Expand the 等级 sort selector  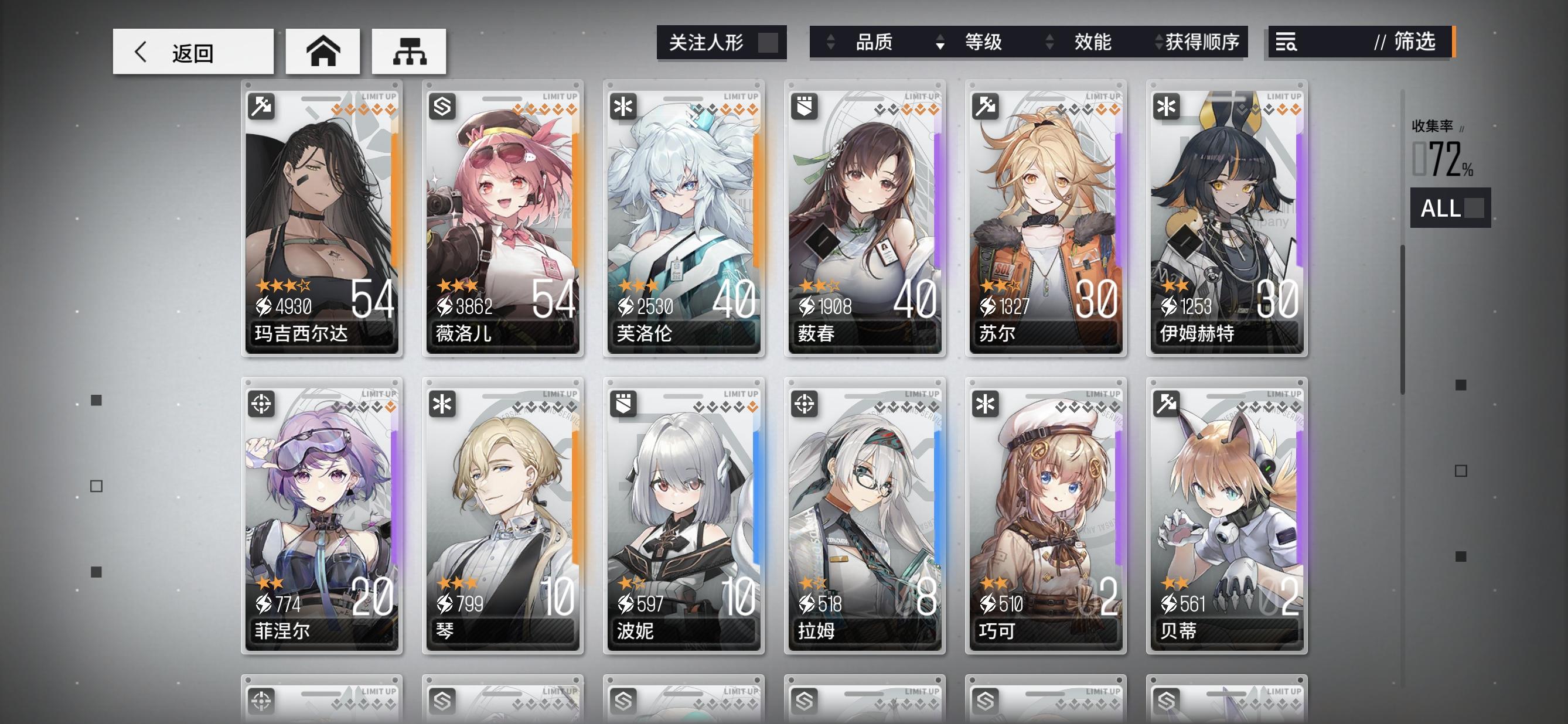pyautogui.click(x=984, y=43)
